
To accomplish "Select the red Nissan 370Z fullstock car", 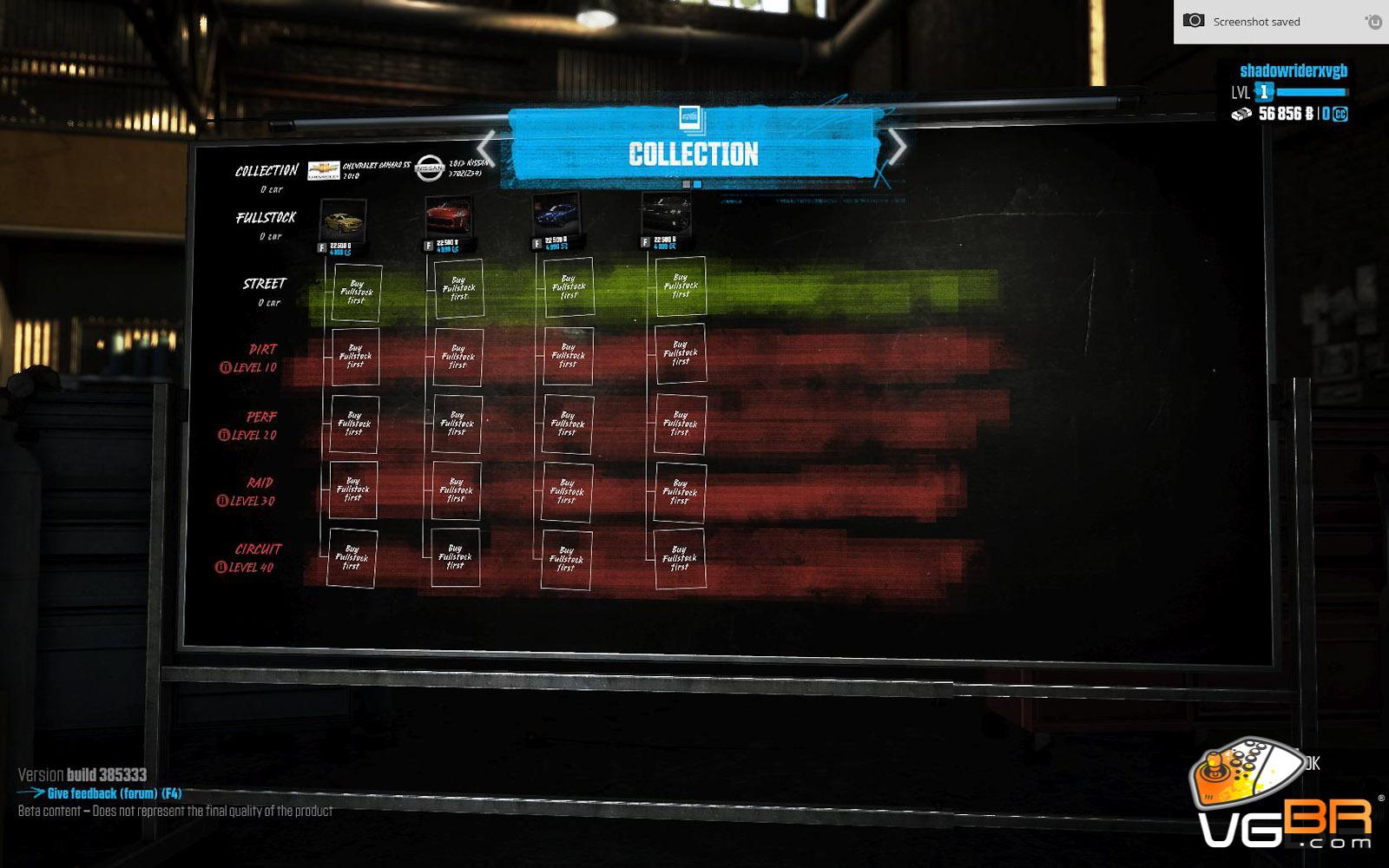I will pos(448,216).
